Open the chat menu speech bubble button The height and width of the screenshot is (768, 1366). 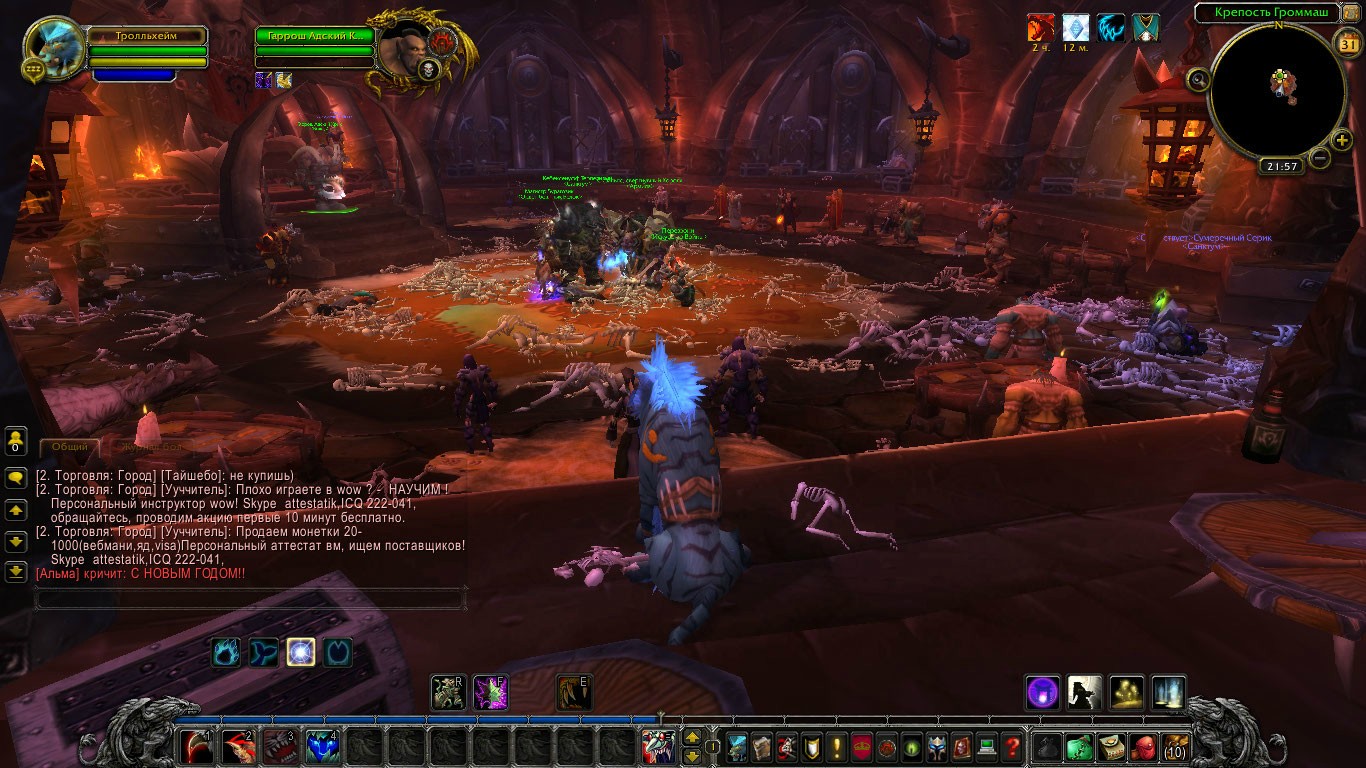[x=16, y=478]
